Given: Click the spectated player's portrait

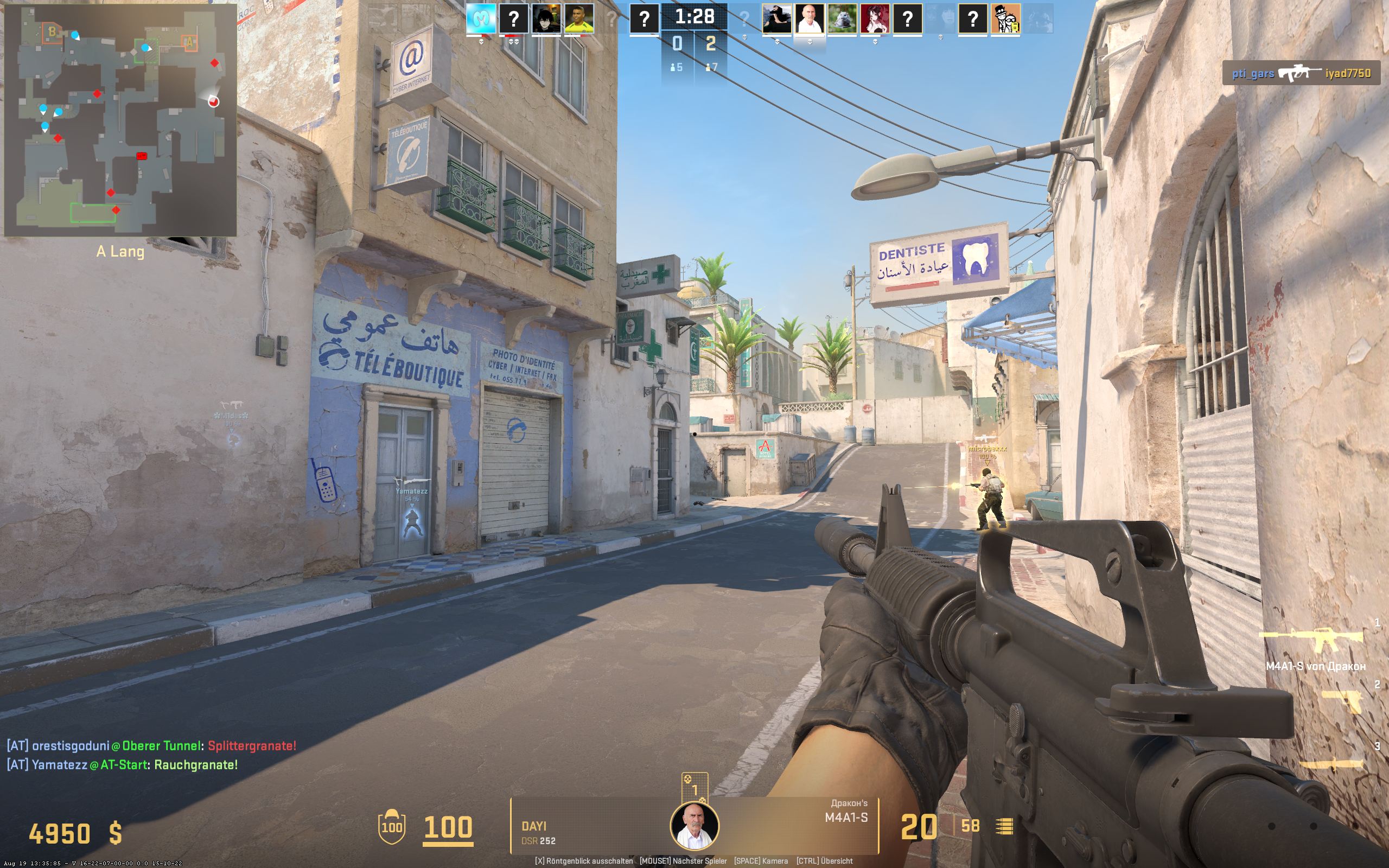Looking at the screenshot, I should coord(694,826).
